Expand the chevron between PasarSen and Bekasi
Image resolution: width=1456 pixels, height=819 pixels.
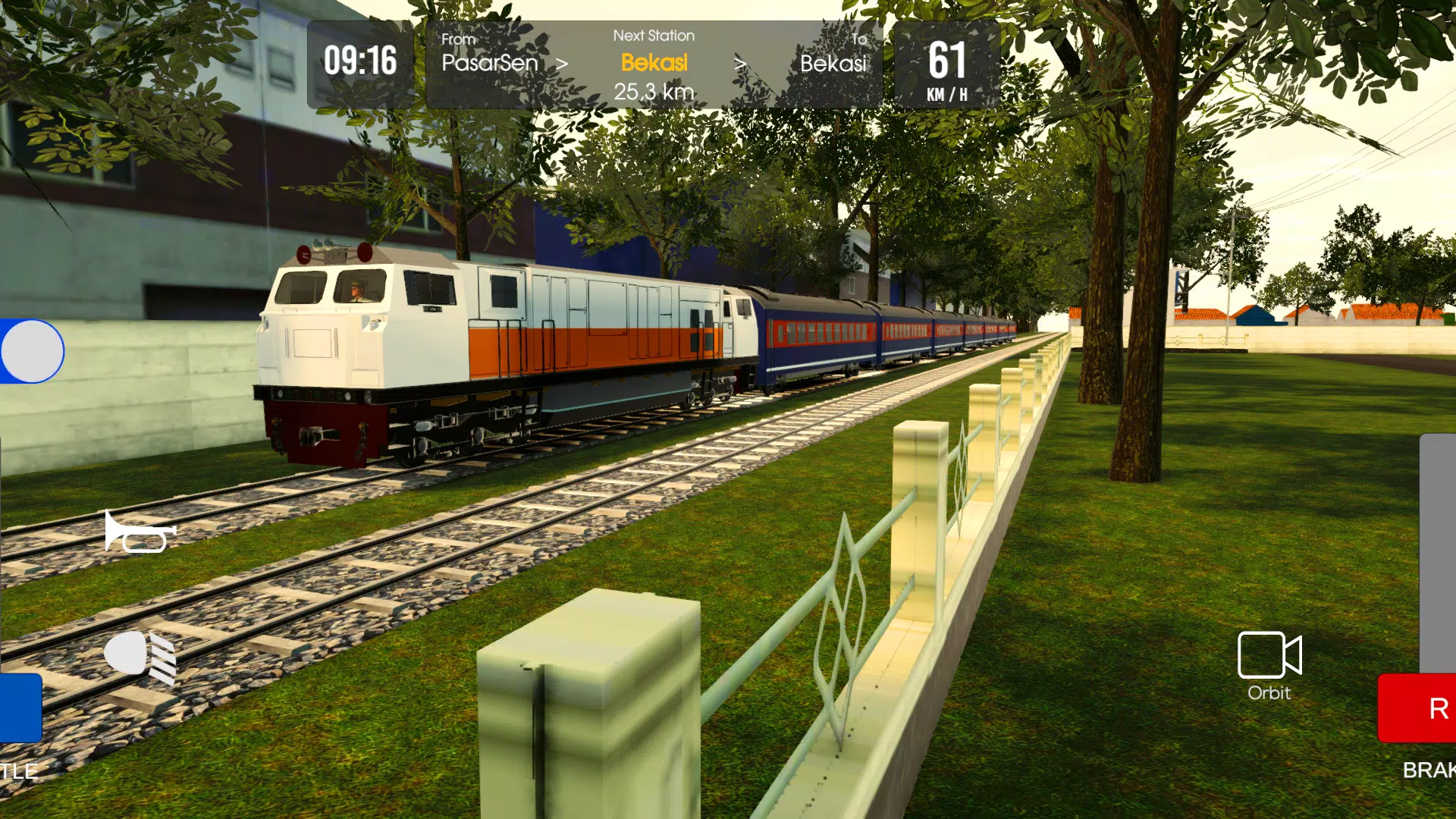tap(562, 64)
